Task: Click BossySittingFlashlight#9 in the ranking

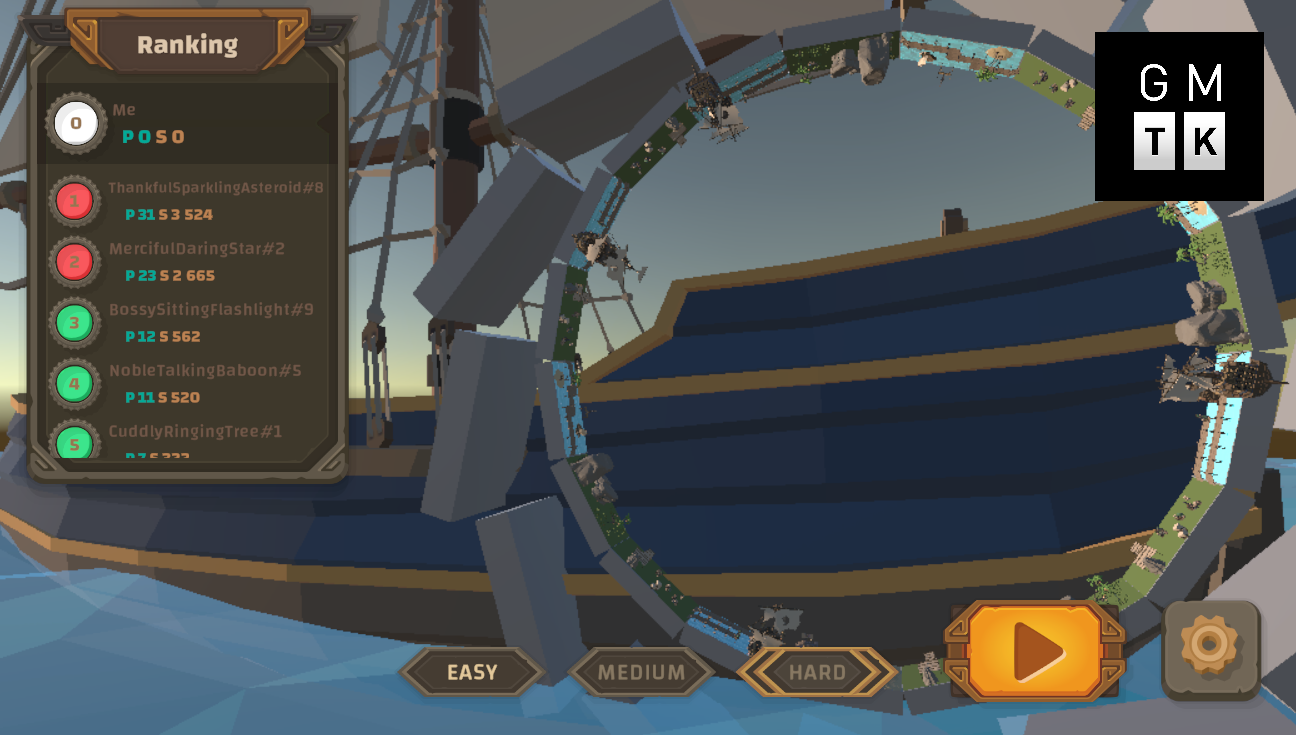Action: 190,323
